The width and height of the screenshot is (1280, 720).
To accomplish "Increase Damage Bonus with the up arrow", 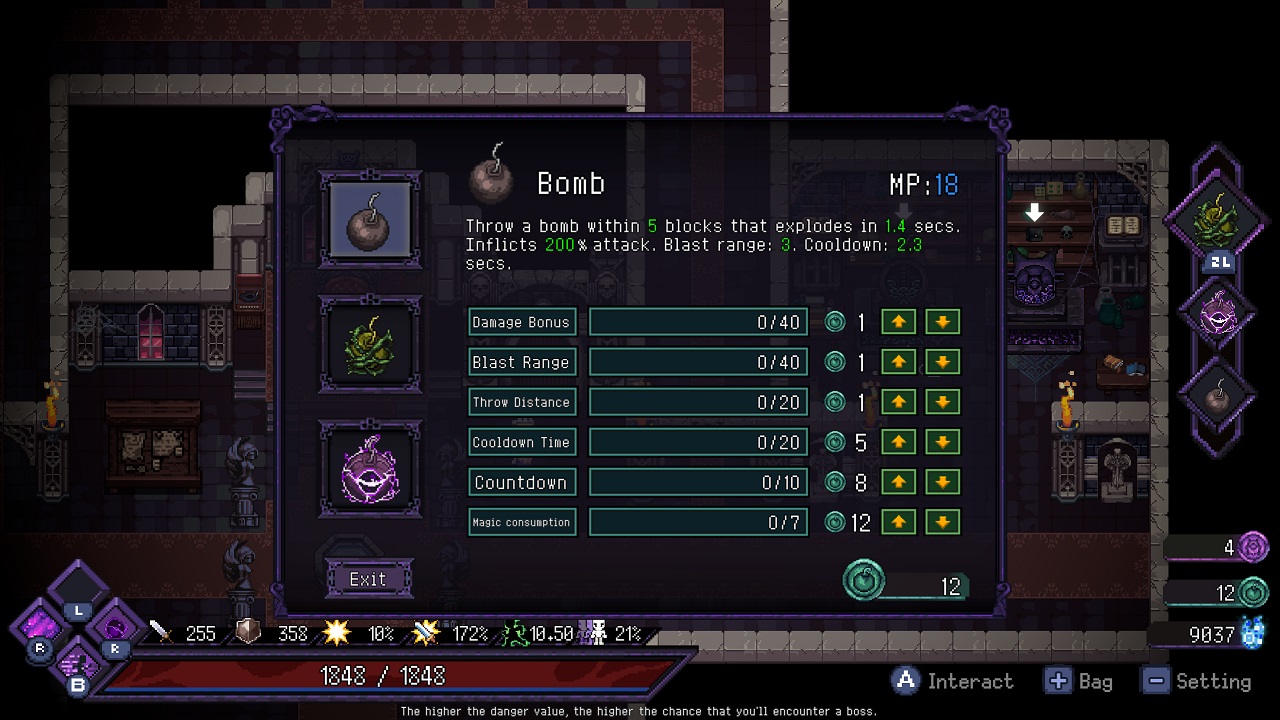I will coord(897,322).
